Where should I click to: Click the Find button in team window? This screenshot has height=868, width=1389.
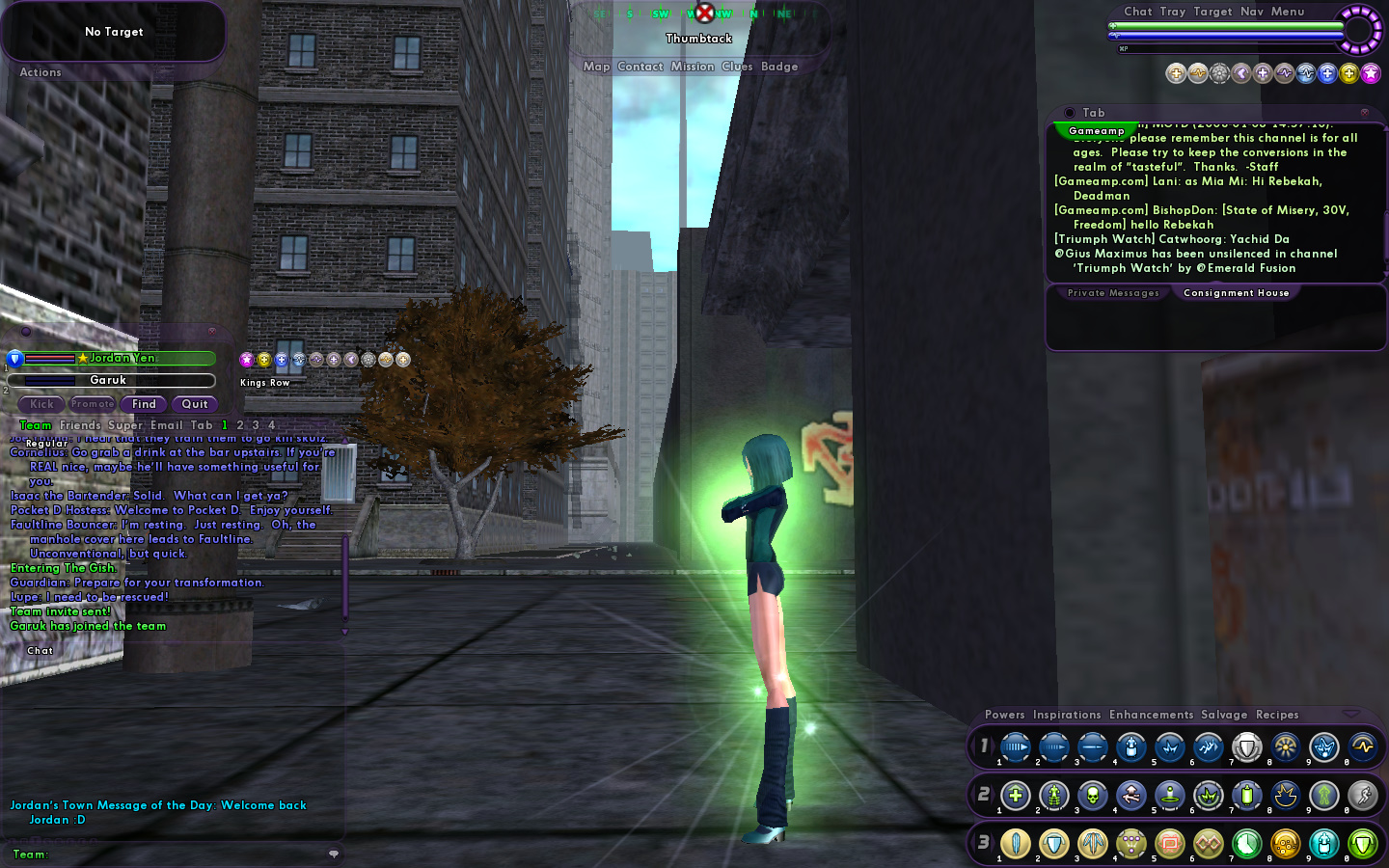144,404
